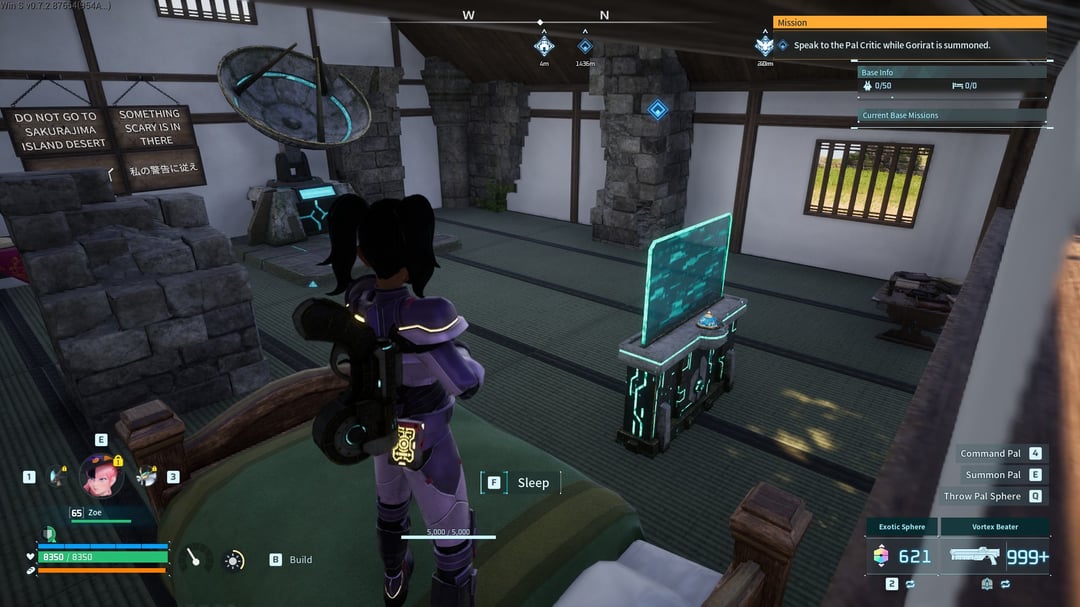Open the Base Info panel
Image resolution: width=1080 pixels, height=607 pixels.
click(x=952, y=72)
